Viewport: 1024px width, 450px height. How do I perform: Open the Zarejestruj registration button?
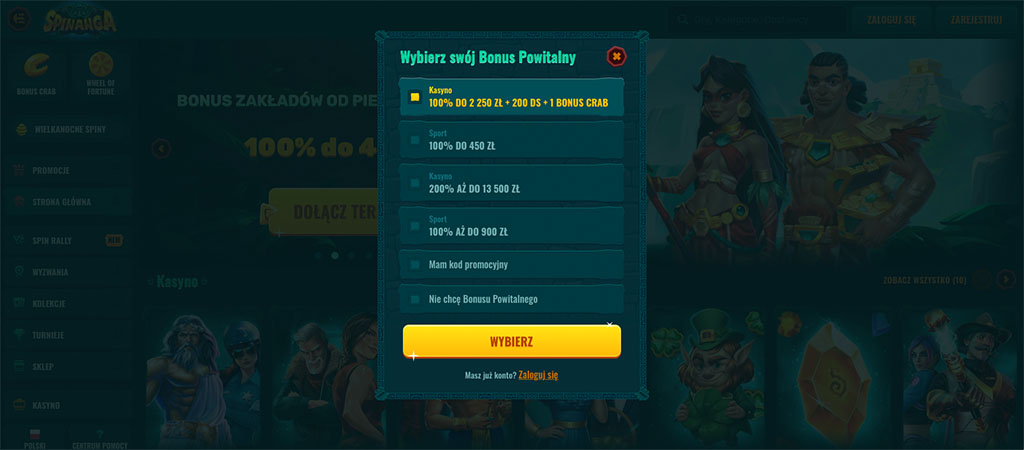coord(976,19)
